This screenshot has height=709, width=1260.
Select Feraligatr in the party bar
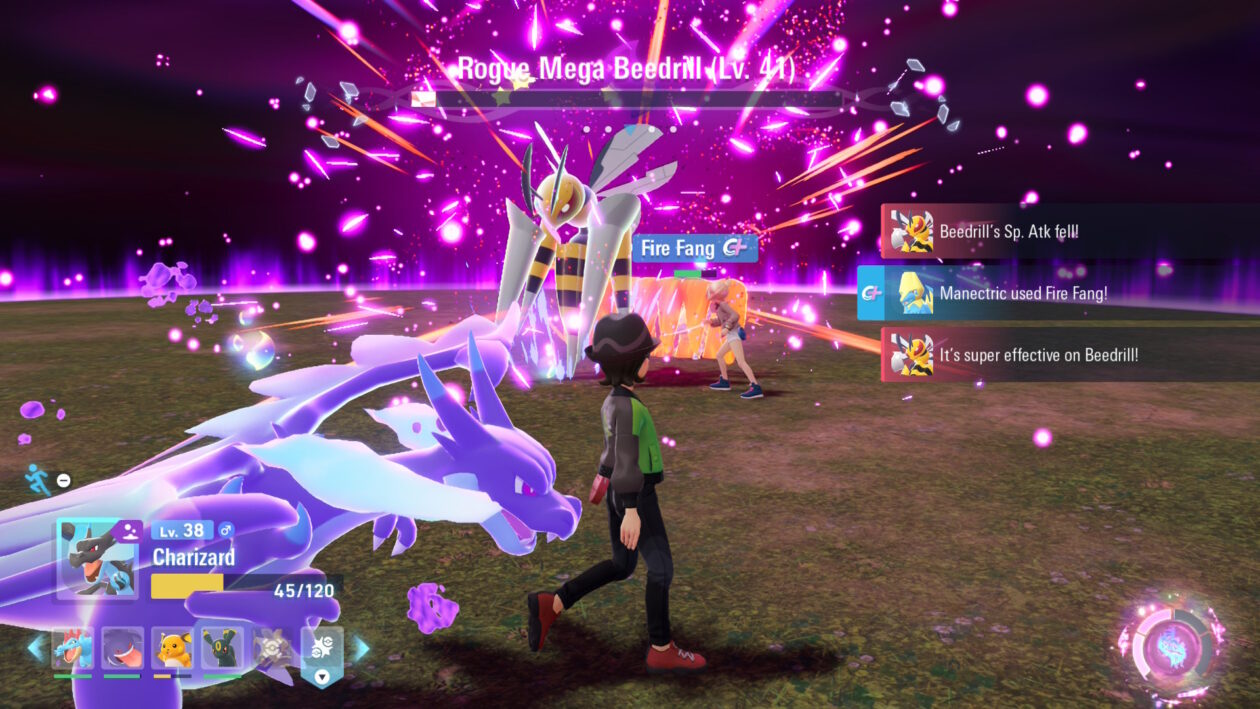[x=72, y=648]
